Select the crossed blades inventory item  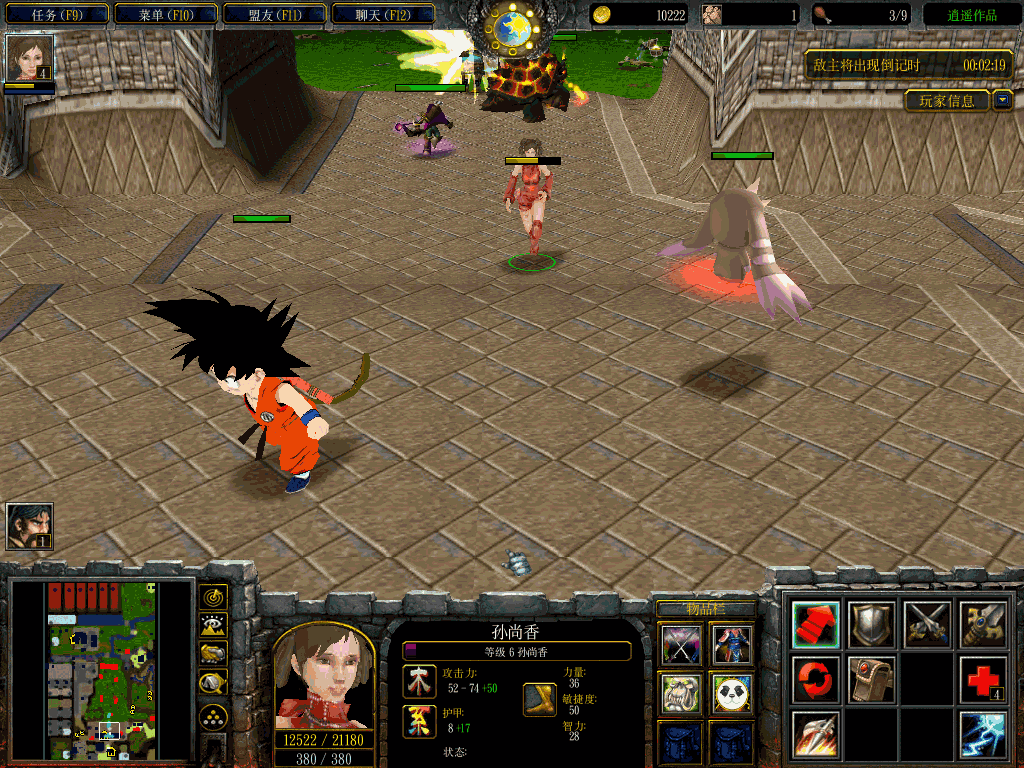point(679,644)
